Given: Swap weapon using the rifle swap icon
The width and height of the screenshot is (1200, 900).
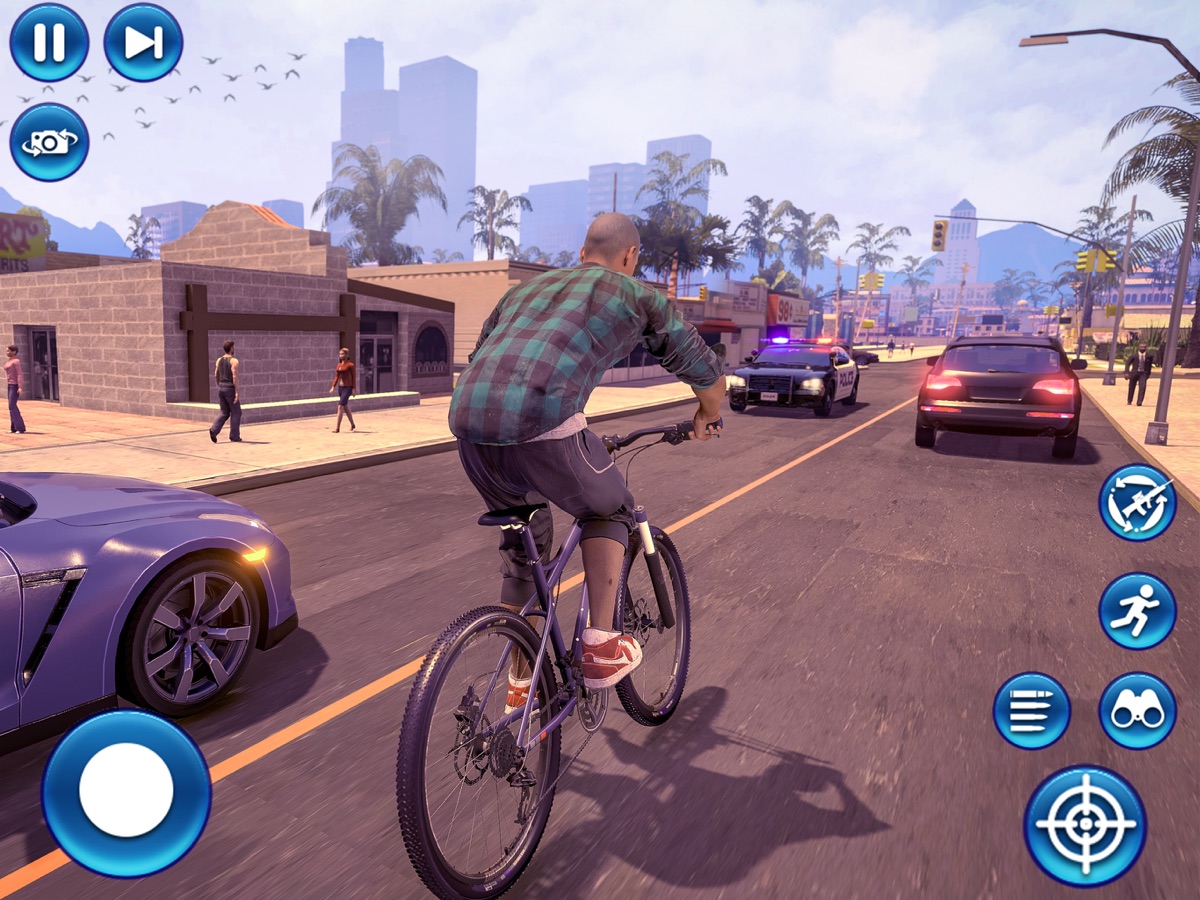Looking at the screenshot, I should coord(1137,502).
